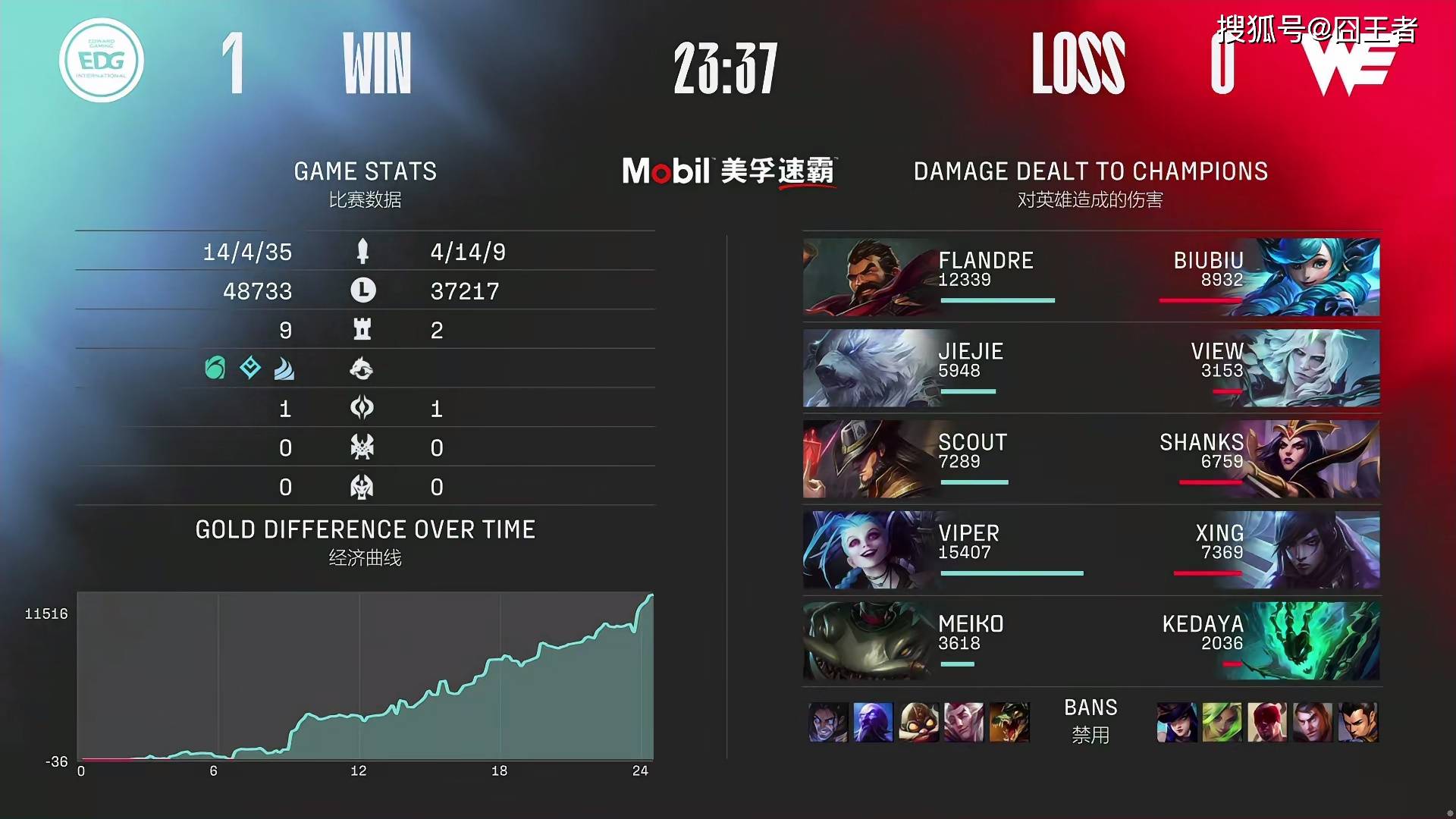The image size is (1456, 819).
Task: Choose the banned Zeri icon
Action: [x=1222, y=722]
